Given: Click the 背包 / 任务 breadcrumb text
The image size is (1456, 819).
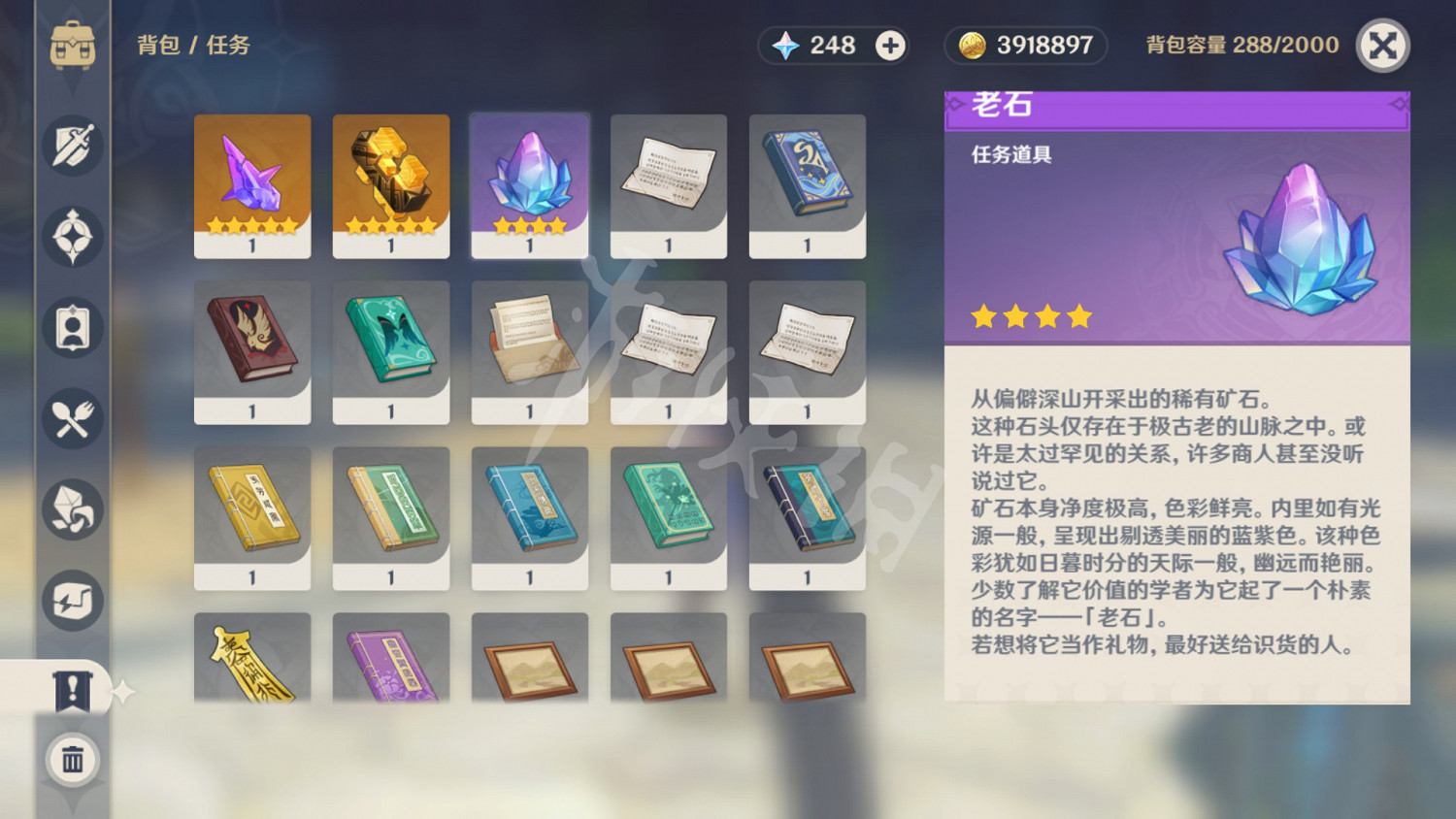Looking at the screenshot, I should tap(192, 45).
